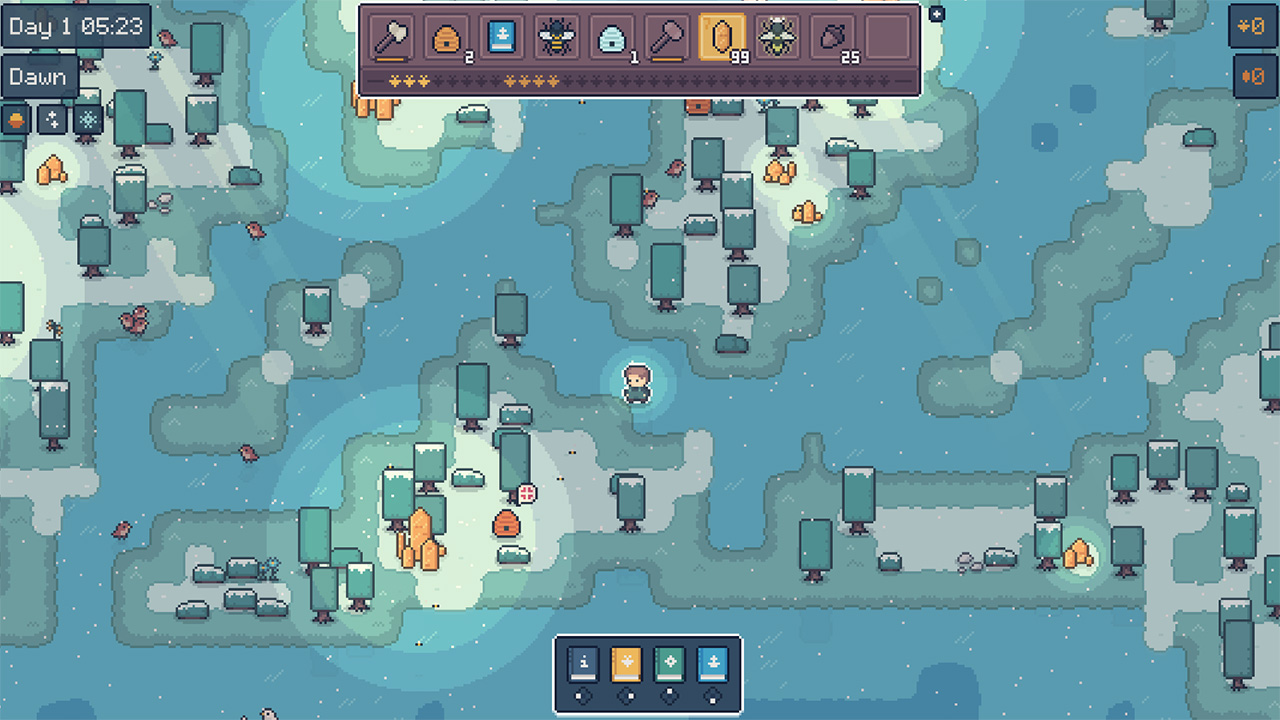Select the blue book in the hotbar
This screenshot has width=1280, height=720.
[498, 38]
